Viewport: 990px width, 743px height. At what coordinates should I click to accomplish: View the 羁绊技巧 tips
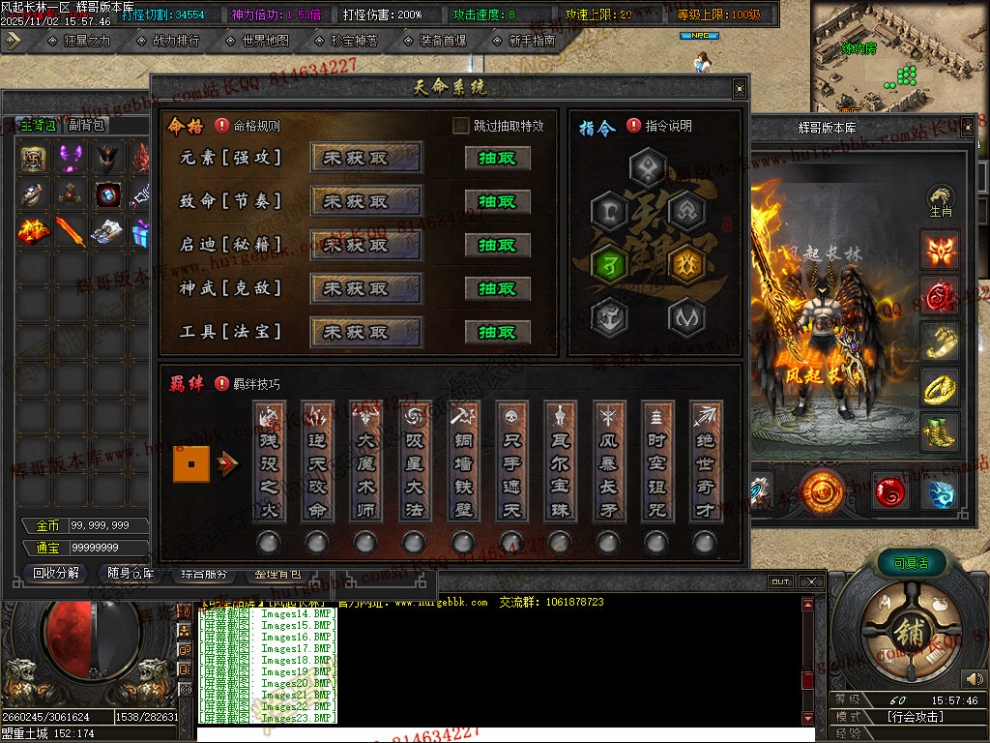click(222, 383)
